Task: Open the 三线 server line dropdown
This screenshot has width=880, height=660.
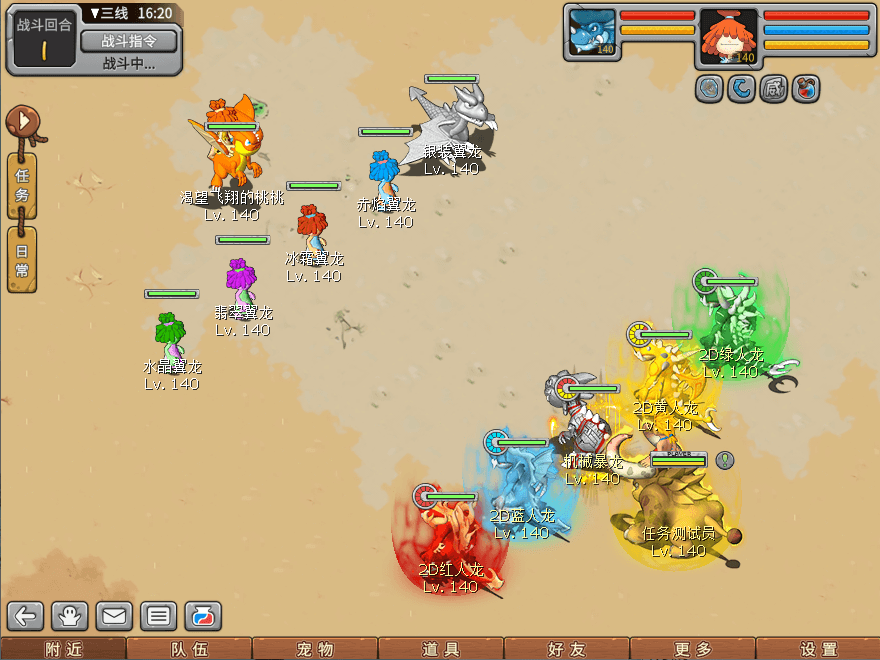Action: [x=112, y=14]
